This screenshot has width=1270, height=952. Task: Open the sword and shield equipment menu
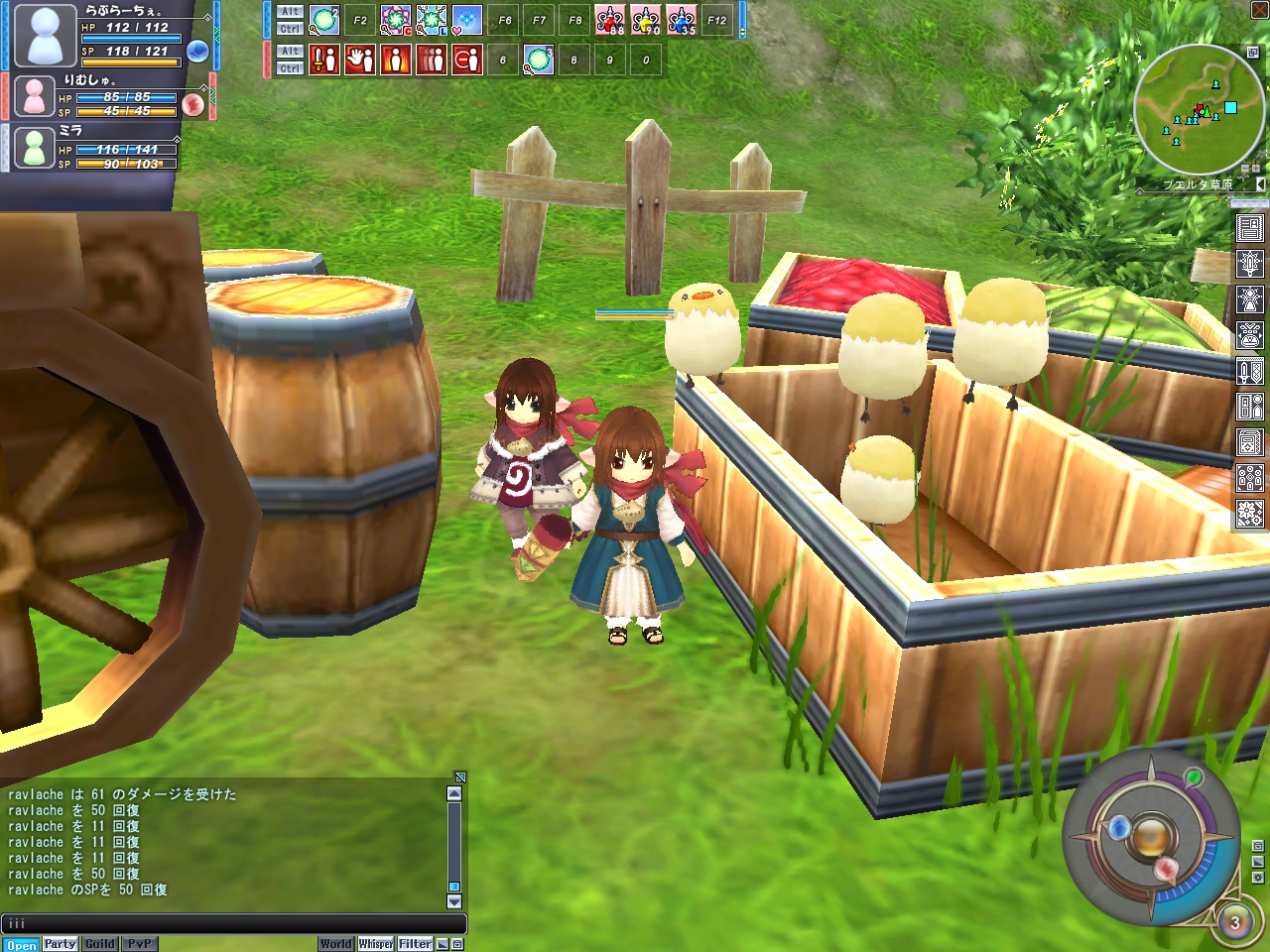1249,371
